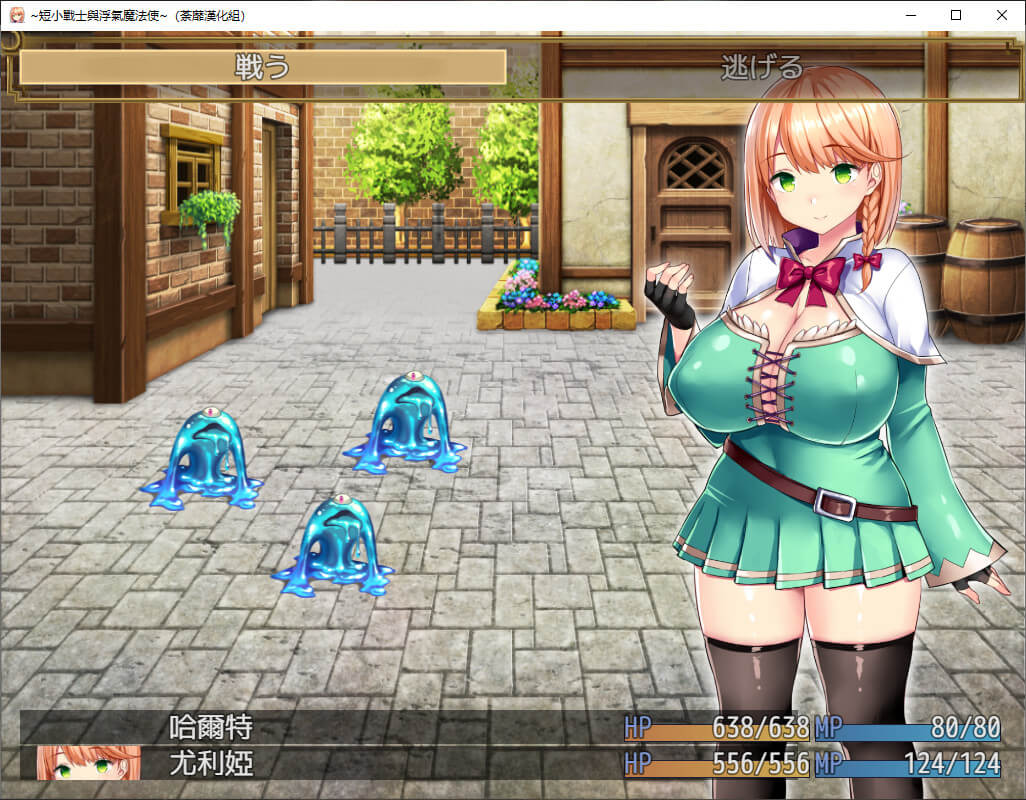The height and width of the screenshot is (800, 1026).
Task: Select party member 哈爾特 status row
Action: click(x=210, y=727)
